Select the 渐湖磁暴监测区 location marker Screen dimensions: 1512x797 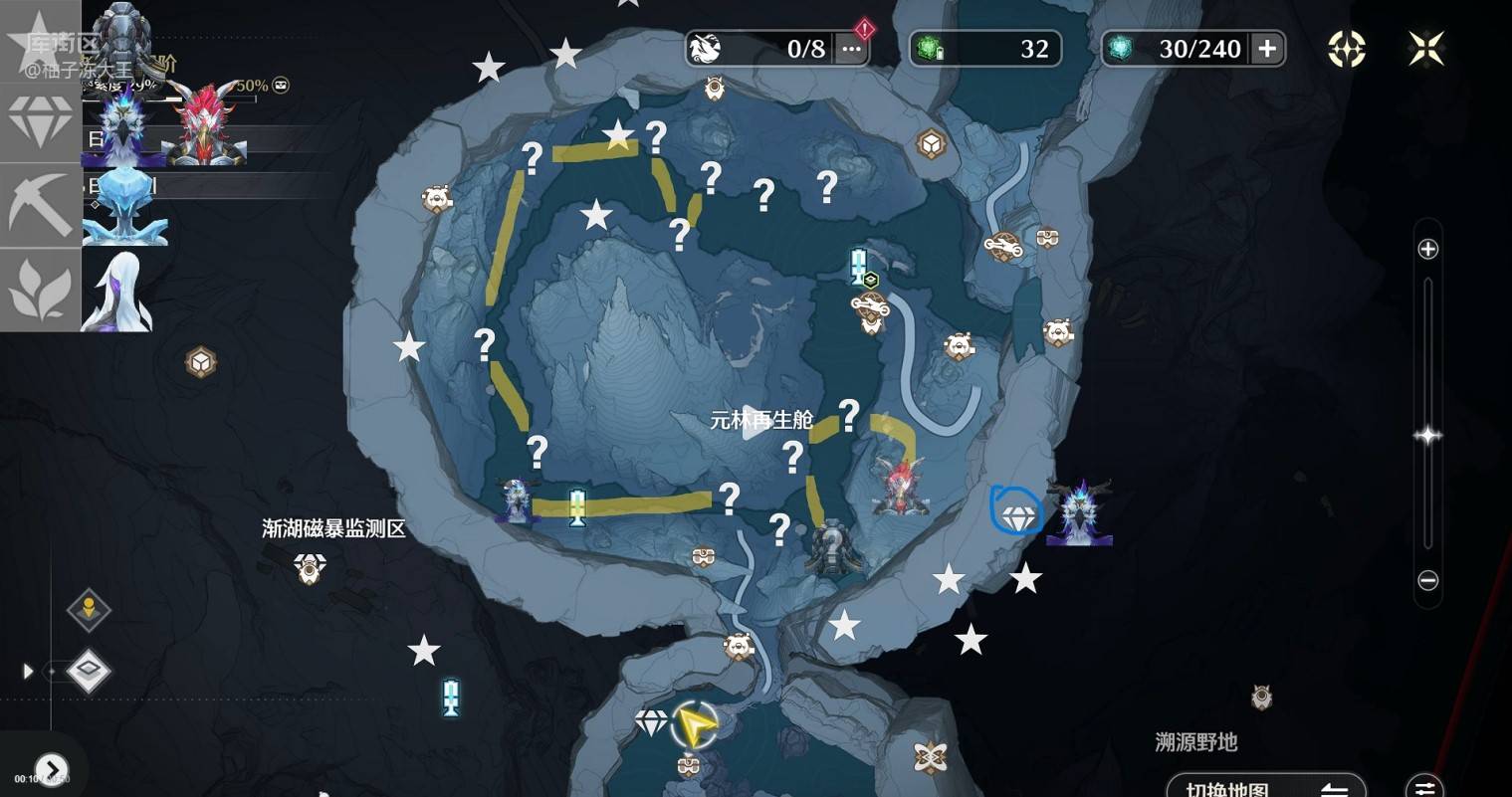click(x=310, y=568)
